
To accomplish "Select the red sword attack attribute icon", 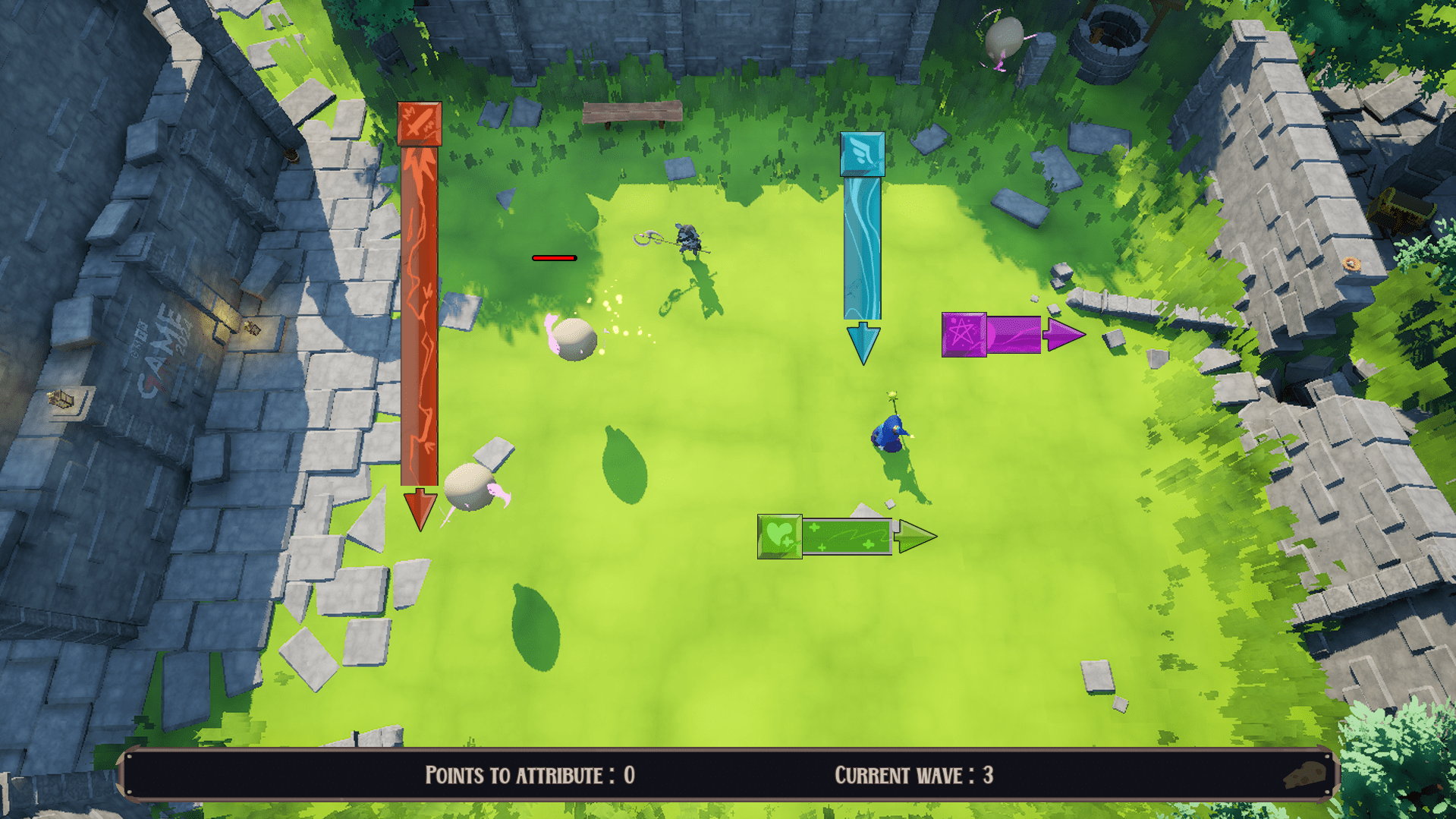I will 419,124.
